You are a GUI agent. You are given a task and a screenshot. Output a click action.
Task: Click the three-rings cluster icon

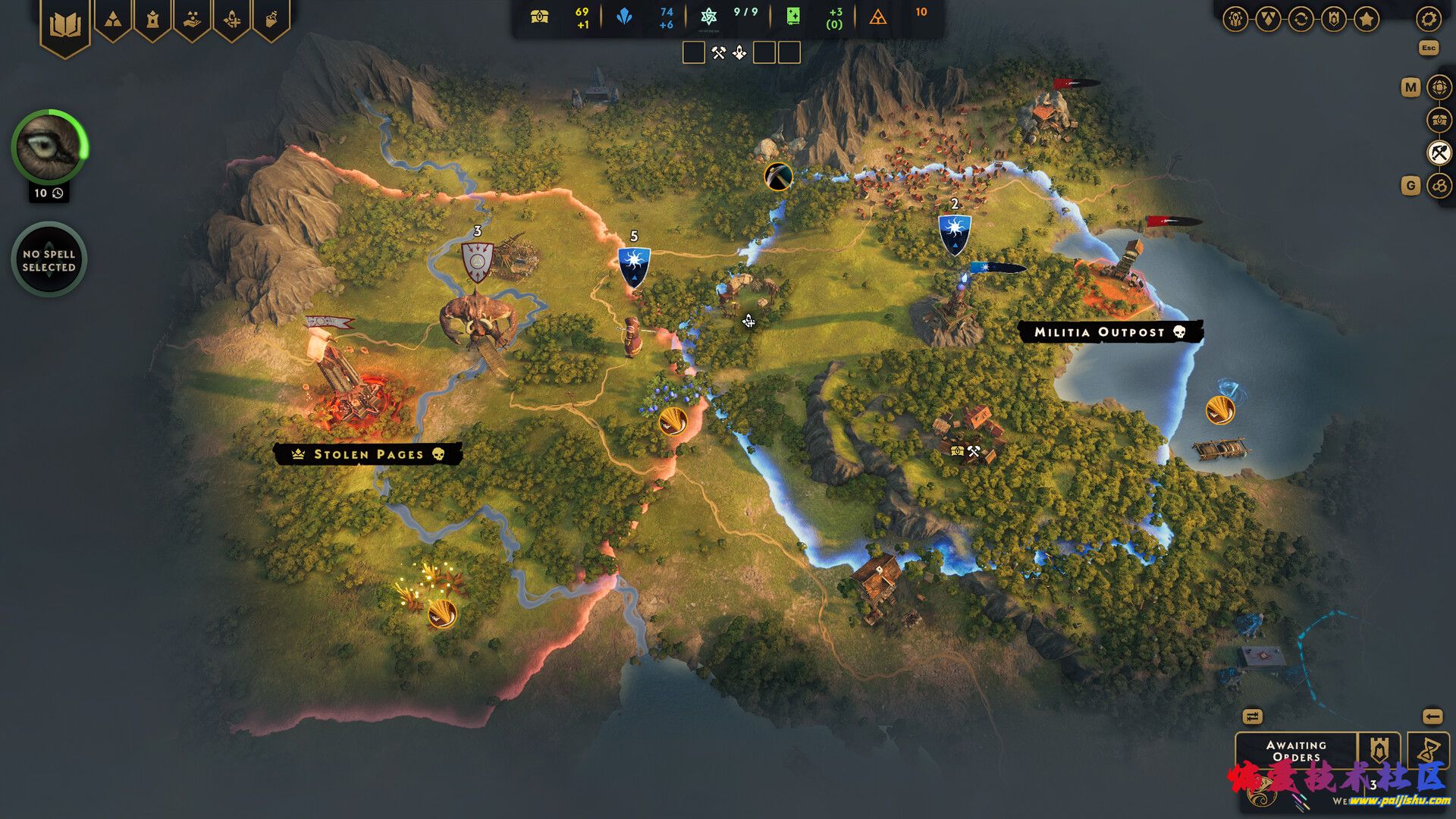1439,185
